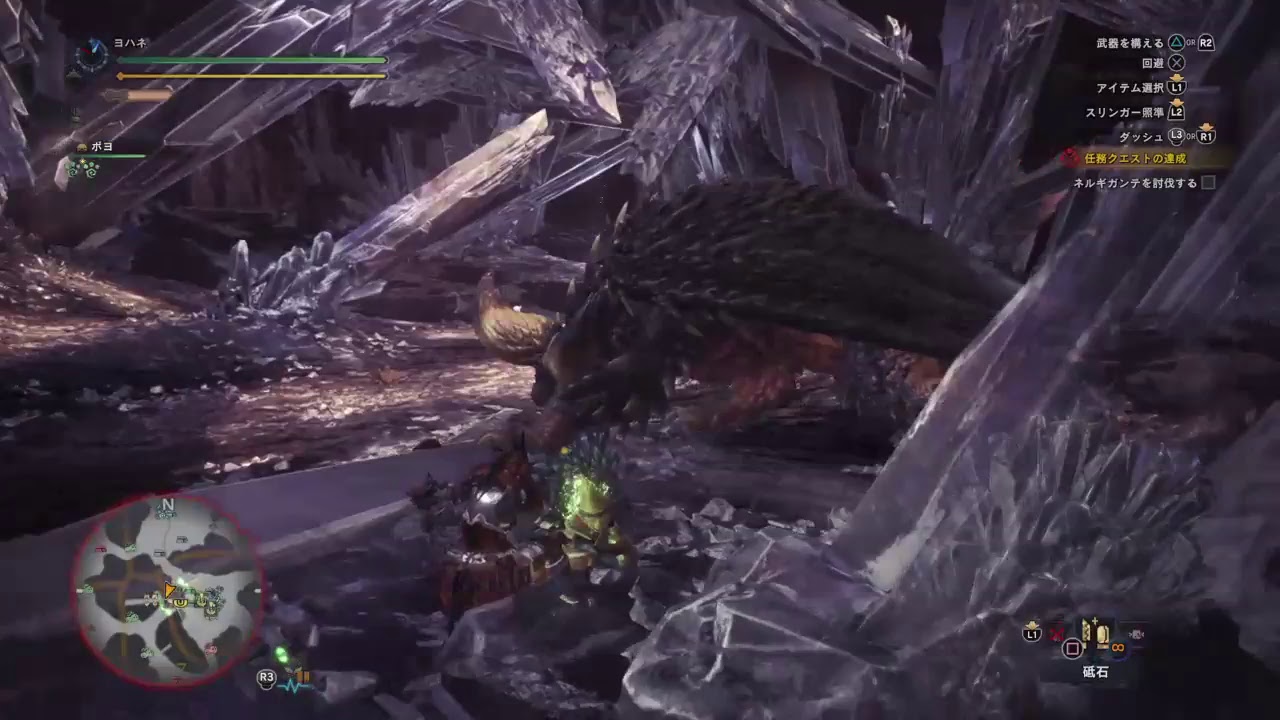Toggle the red X item disable marker

[1057, 634]
